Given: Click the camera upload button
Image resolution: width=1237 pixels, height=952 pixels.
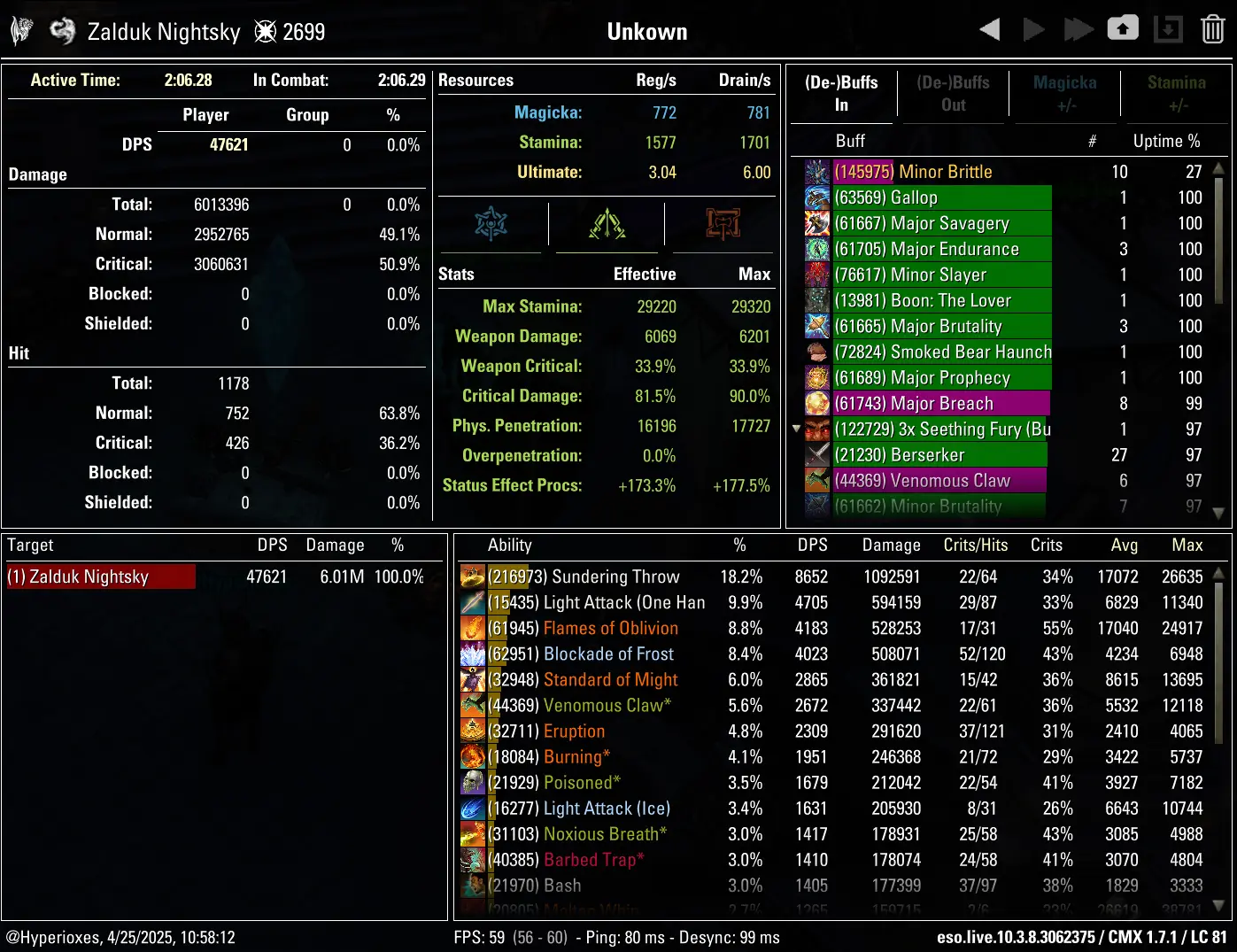Looking at the screenshot, I should click(1123, 29).
